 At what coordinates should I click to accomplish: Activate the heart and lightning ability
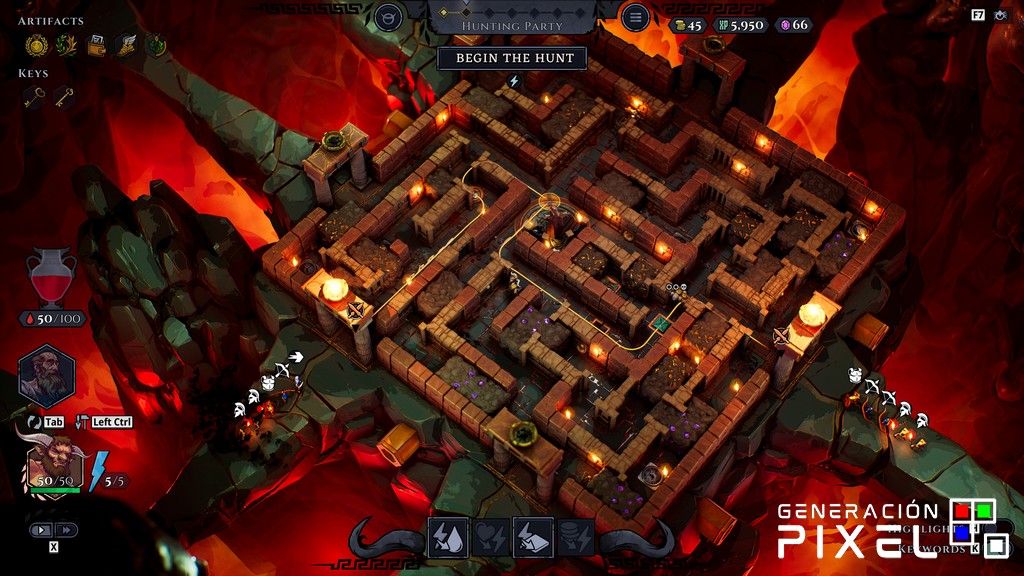tap(490, 537)
